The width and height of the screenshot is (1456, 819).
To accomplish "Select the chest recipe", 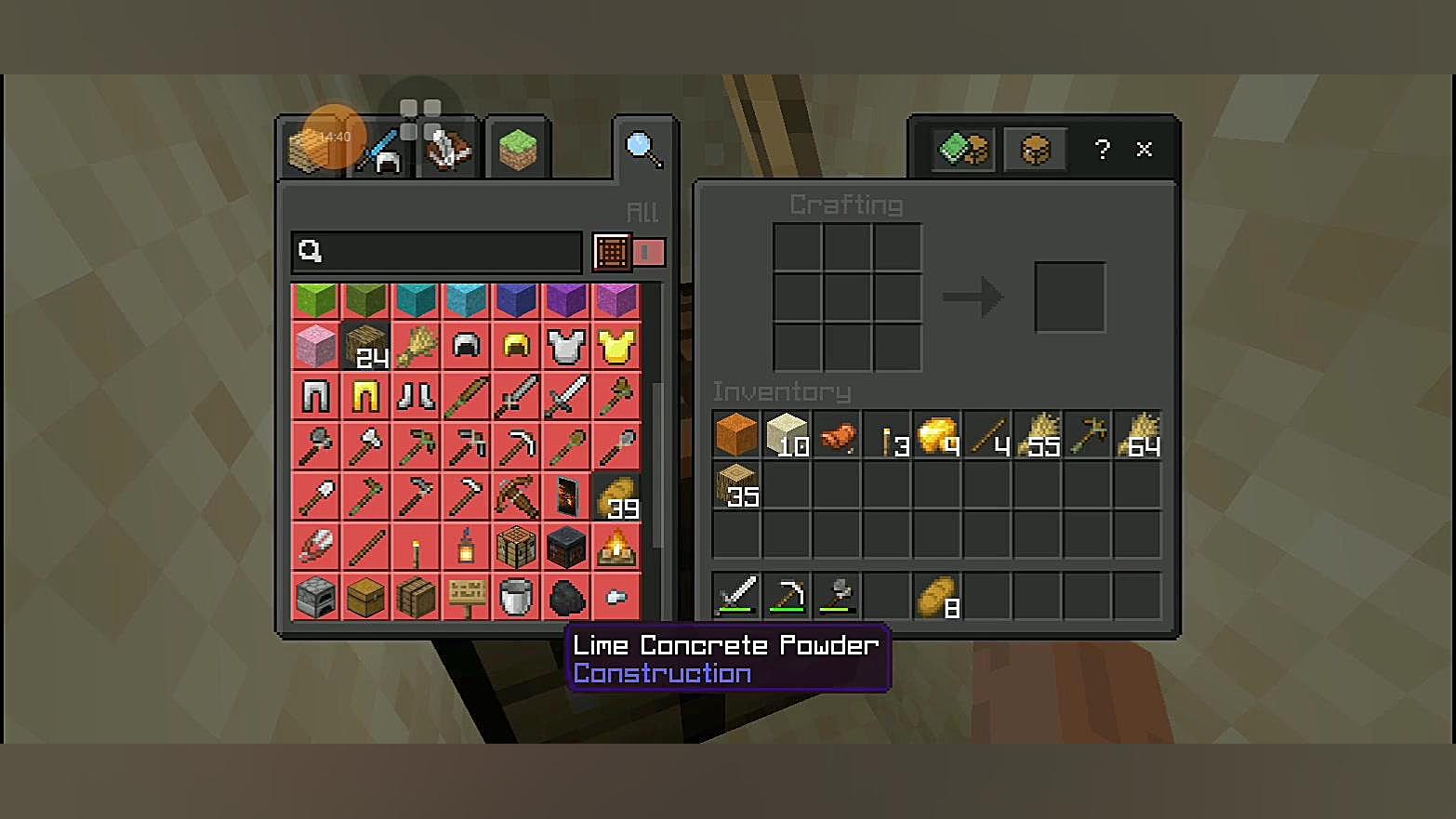I will click(365, 597).
